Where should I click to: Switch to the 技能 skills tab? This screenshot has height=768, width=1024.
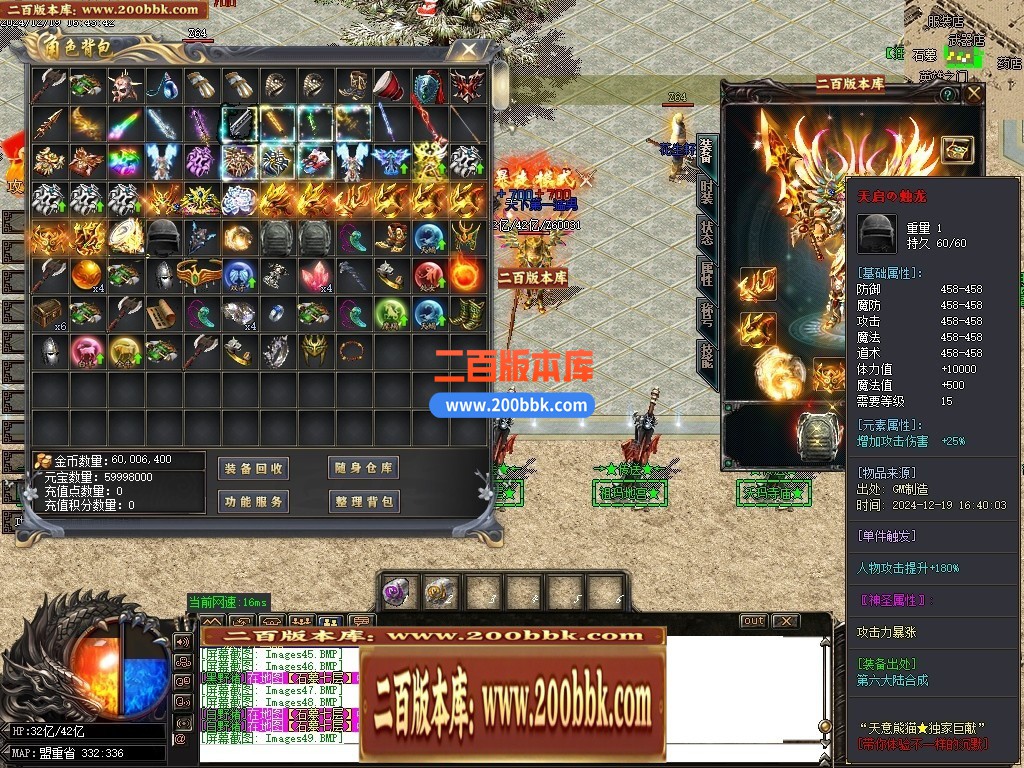point(707,360)
